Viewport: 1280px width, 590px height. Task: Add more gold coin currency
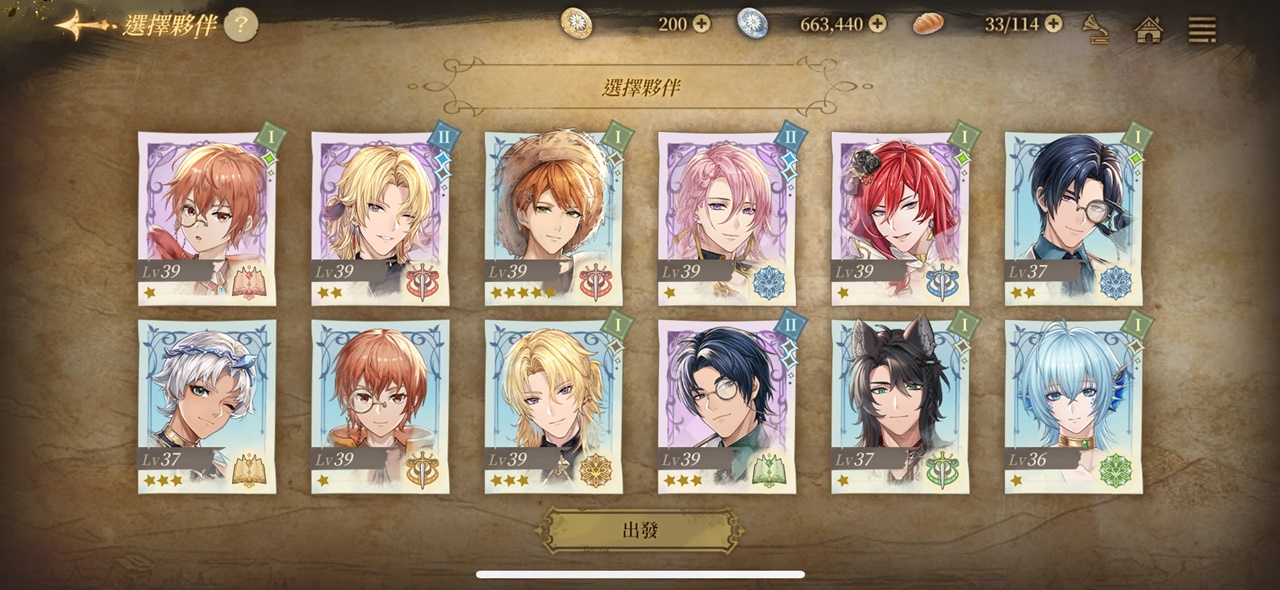[x=702, y=24]
